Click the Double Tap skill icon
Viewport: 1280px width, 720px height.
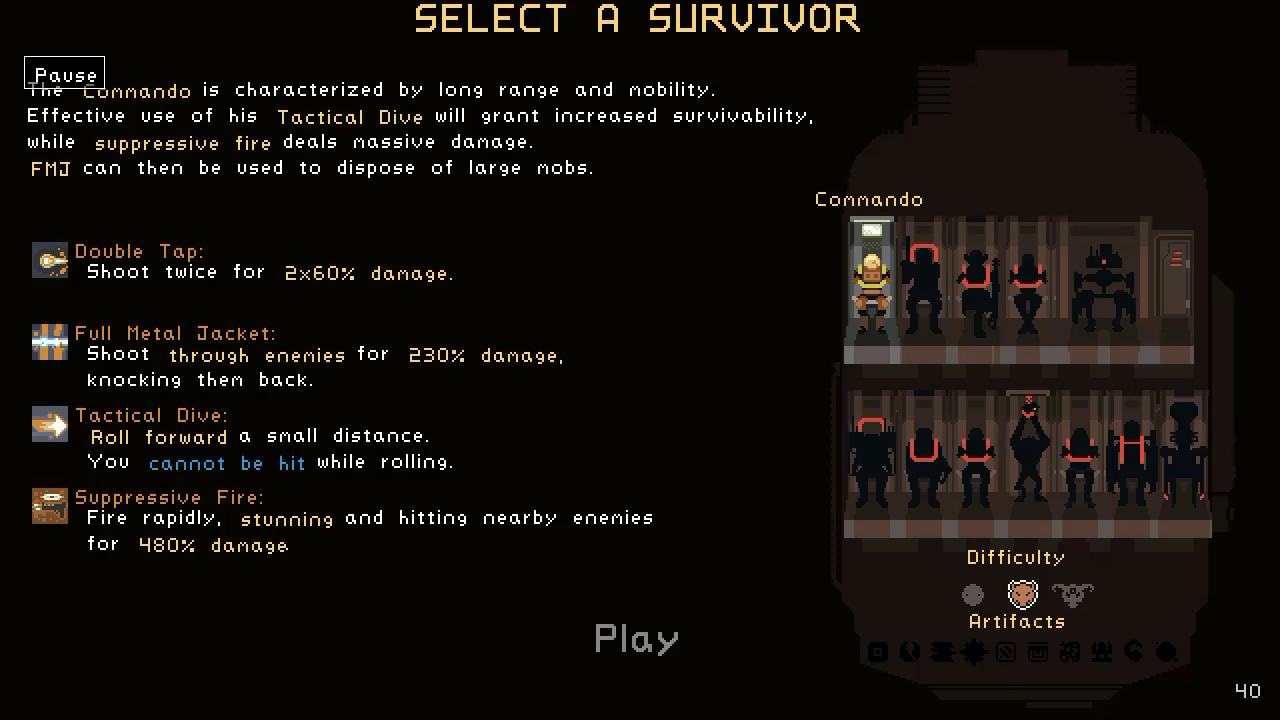click(x=50, y=261)
